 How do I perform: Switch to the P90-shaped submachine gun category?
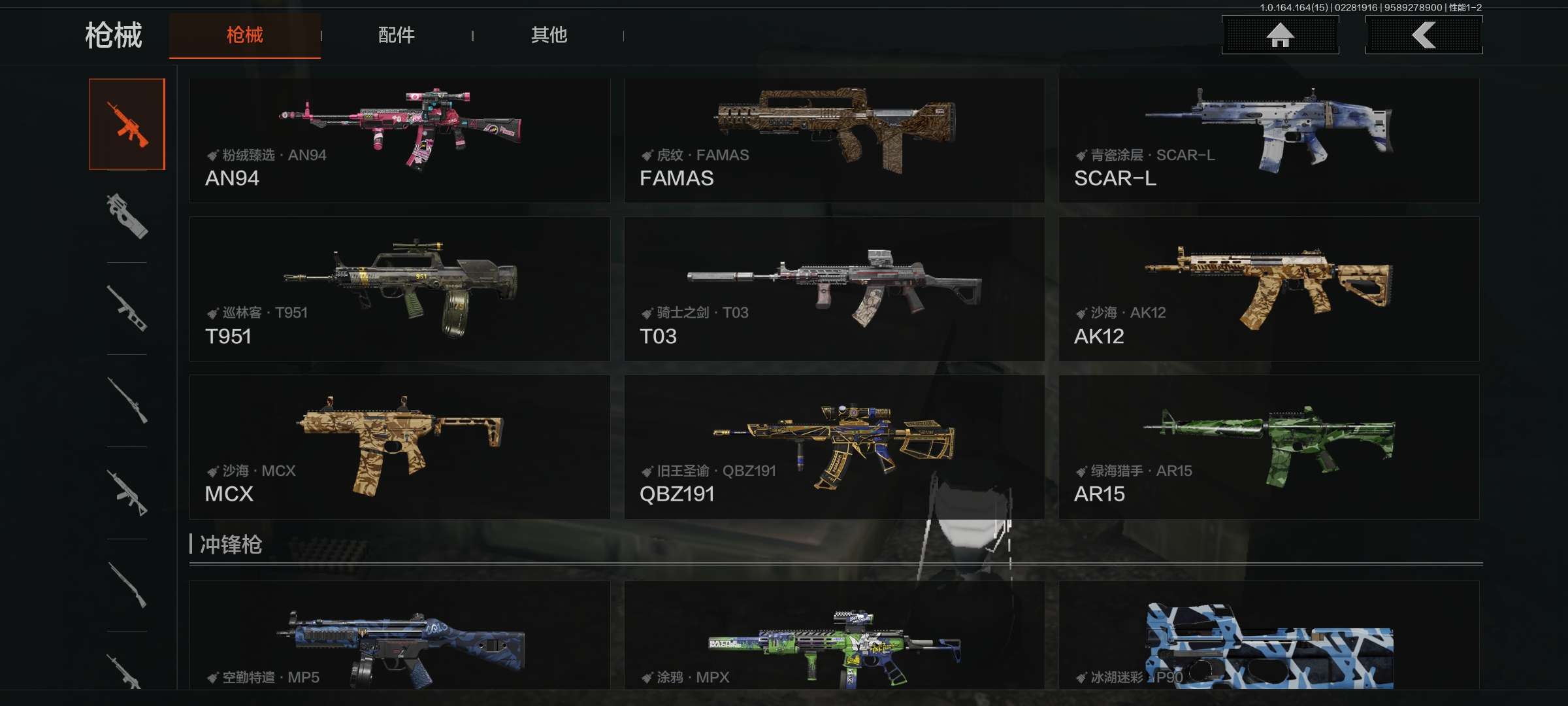click(x=127, y=216)
